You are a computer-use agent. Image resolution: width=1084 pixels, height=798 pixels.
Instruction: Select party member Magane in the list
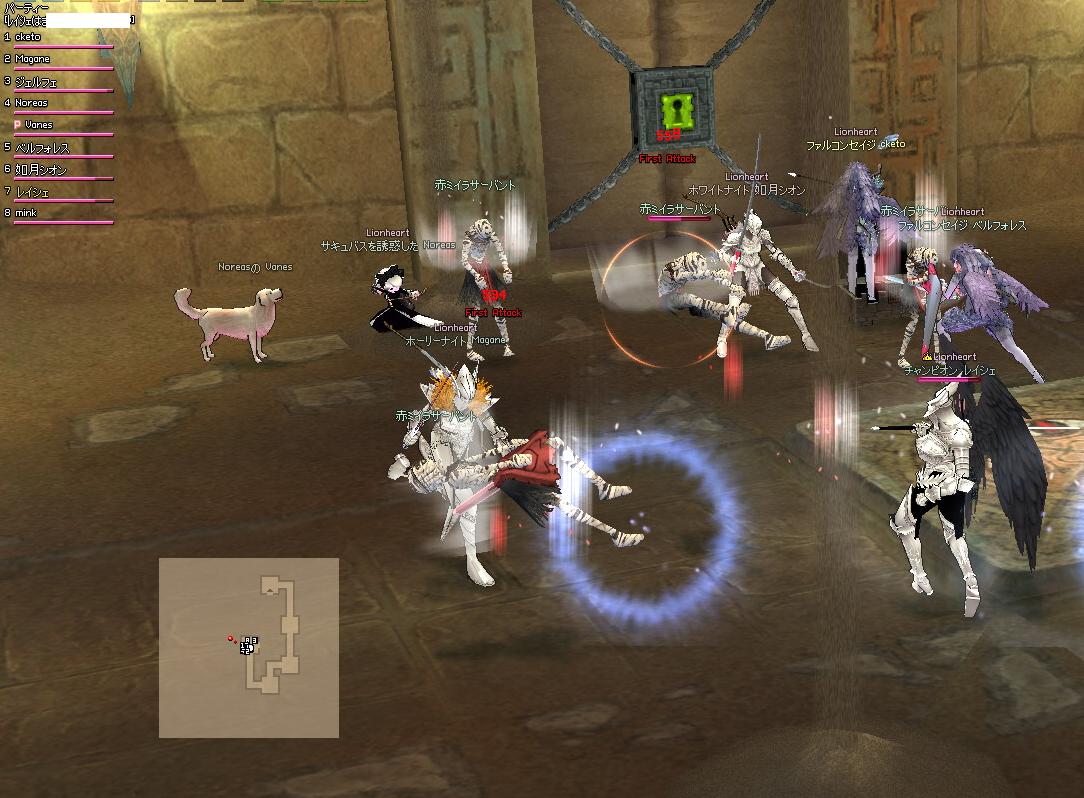pos(32,59)
